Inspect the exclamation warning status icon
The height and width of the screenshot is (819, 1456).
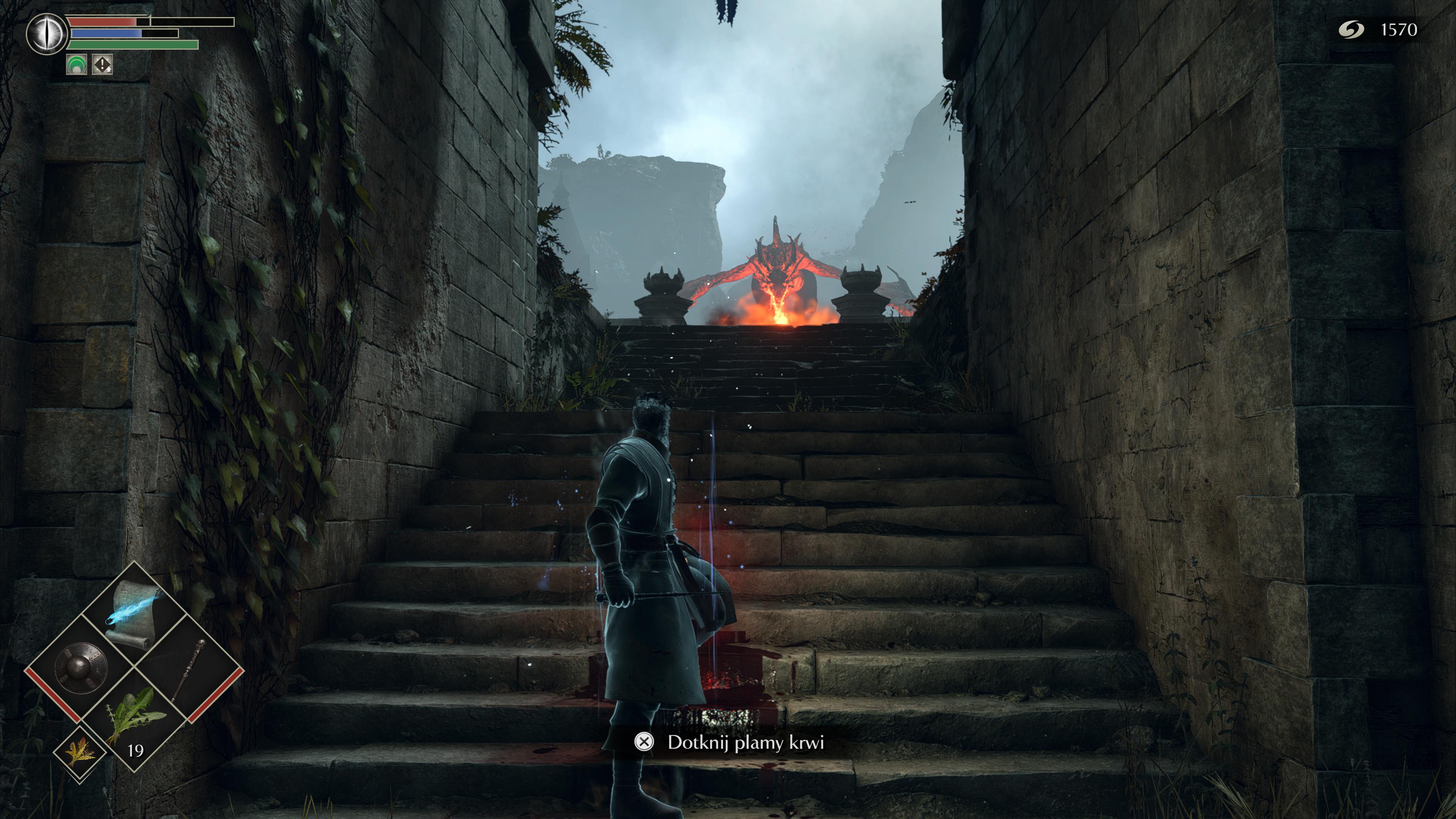point(102,64)
